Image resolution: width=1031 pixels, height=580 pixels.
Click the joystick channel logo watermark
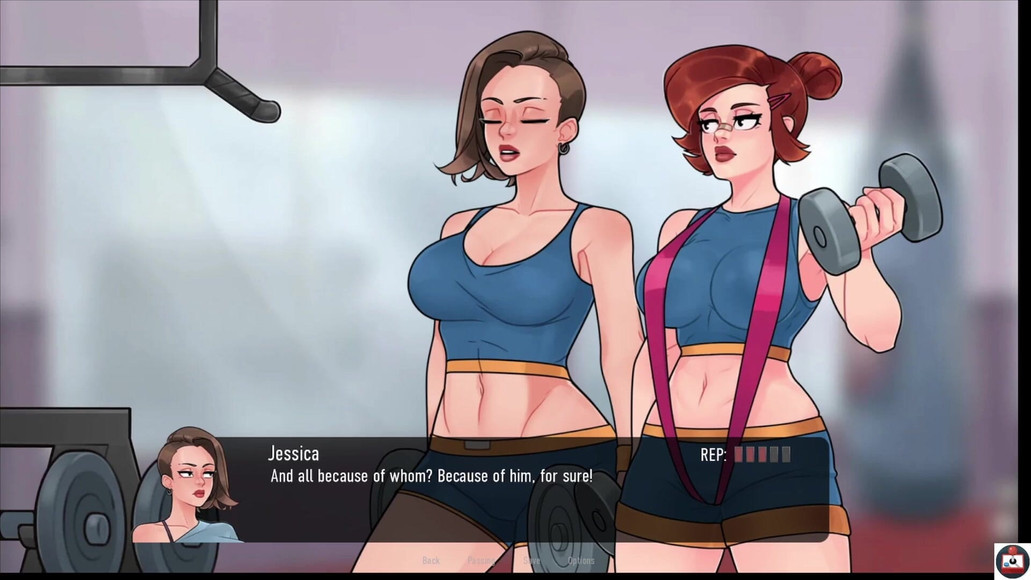[1011, 559]
